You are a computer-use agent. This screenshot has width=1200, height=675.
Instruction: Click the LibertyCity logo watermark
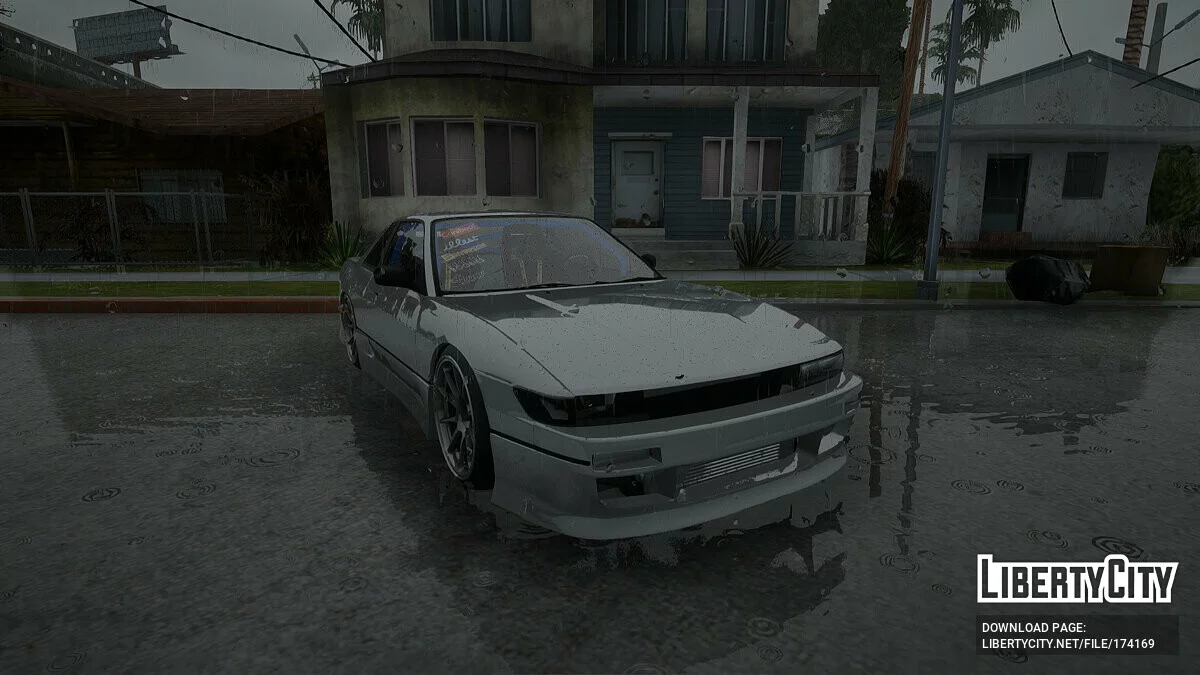pos(1077,579)
